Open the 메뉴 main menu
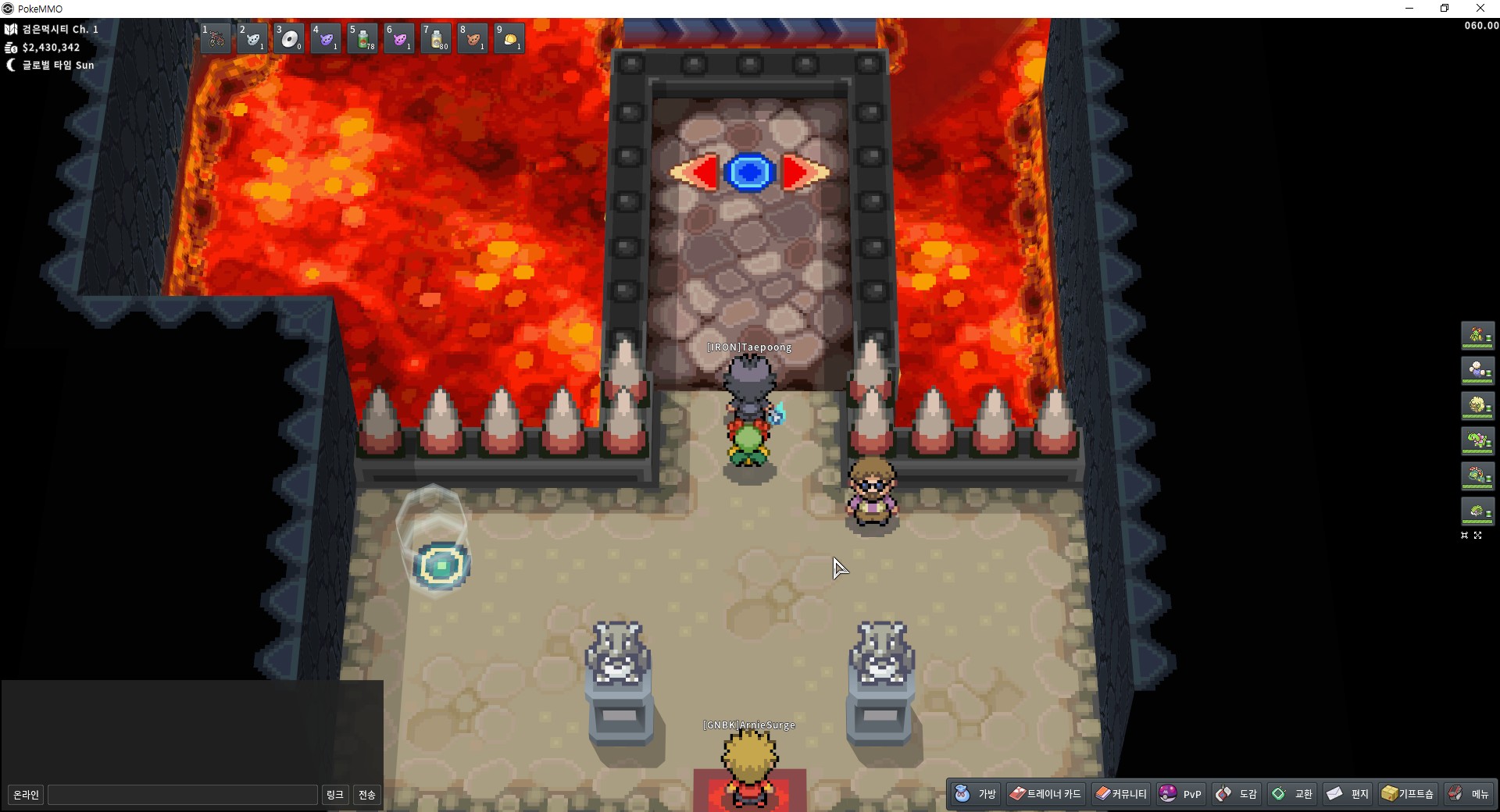 pos(1469,794)
